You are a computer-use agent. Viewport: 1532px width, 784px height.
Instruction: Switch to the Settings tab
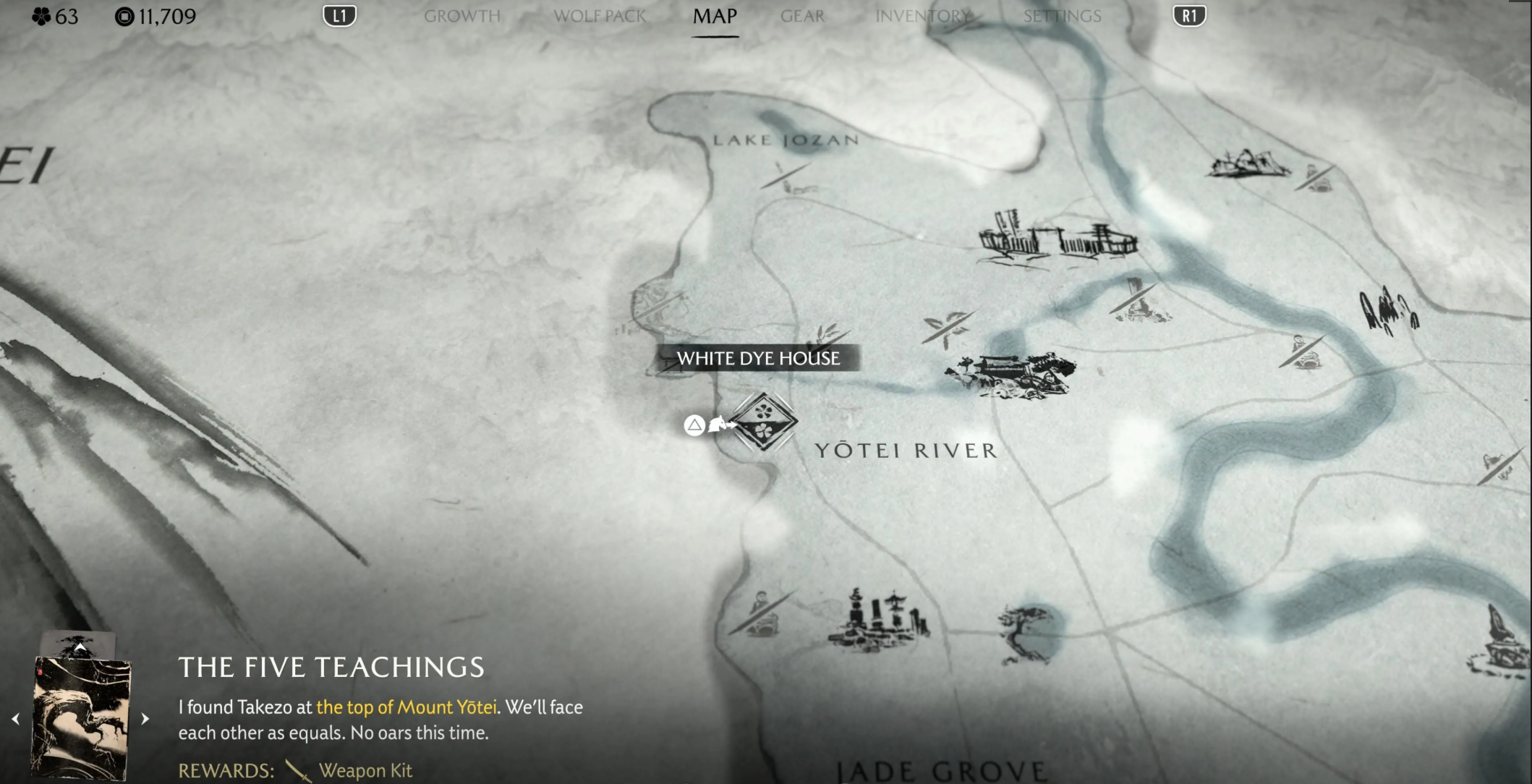[1062, 16]
